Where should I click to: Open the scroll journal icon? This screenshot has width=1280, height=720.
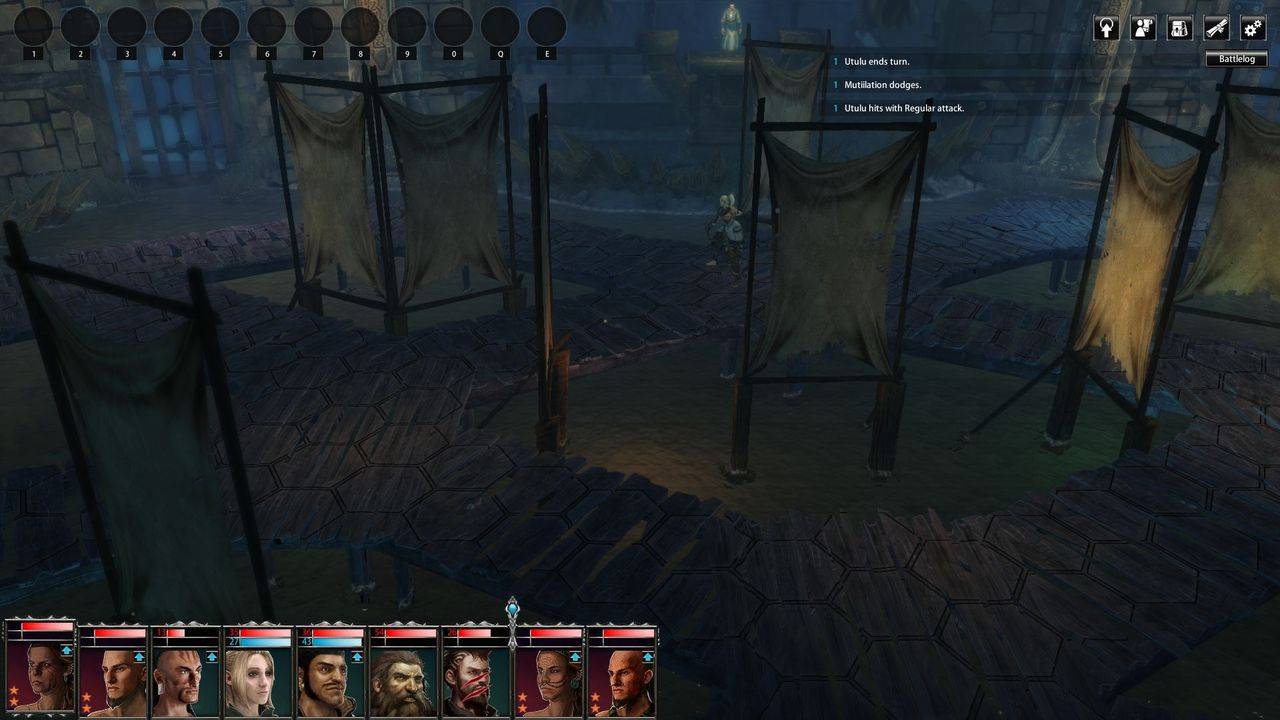click(x=1216, y=28)
